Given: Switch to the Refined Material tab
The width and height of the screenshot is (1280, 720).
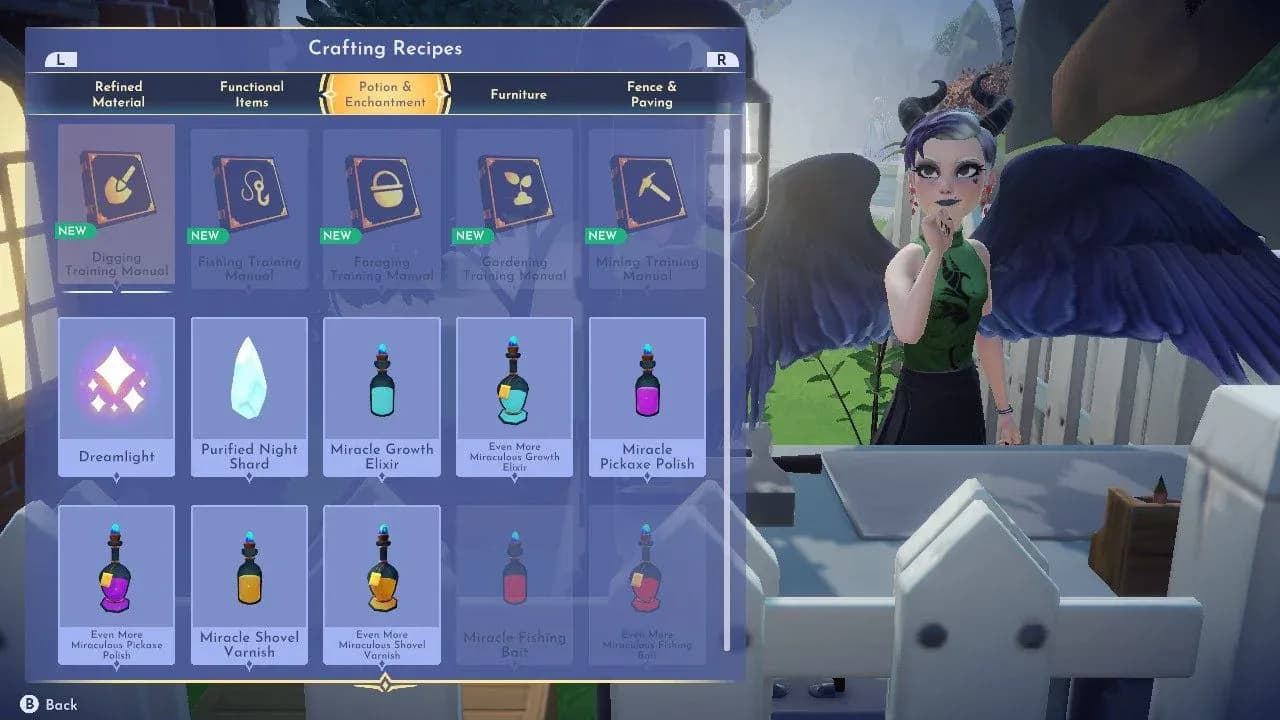Looking at the screenshot, I should point(118,94).
